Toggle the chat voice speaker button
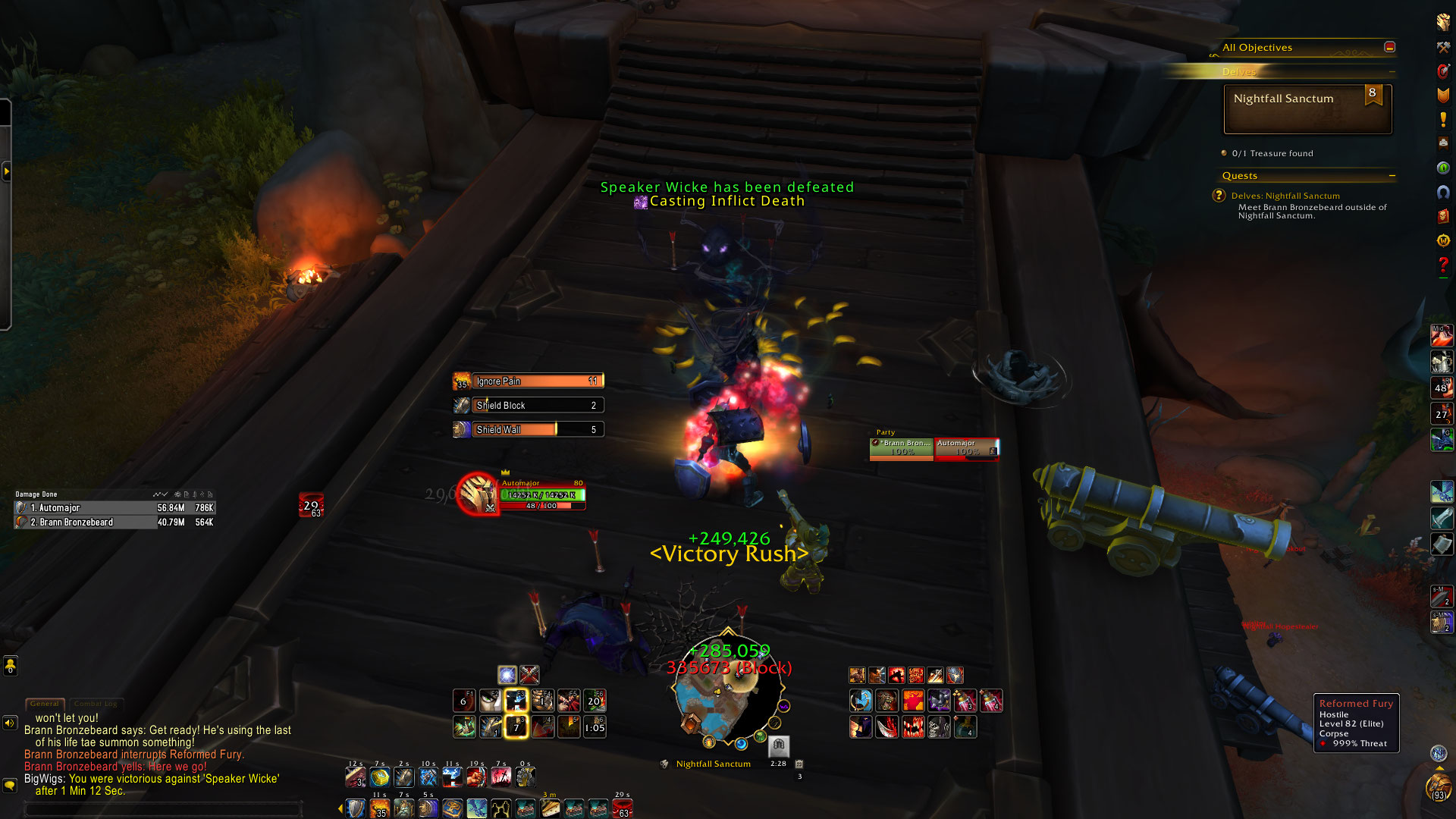The height and width of the screenshot is (819, 1456). [x=10, y=723]
